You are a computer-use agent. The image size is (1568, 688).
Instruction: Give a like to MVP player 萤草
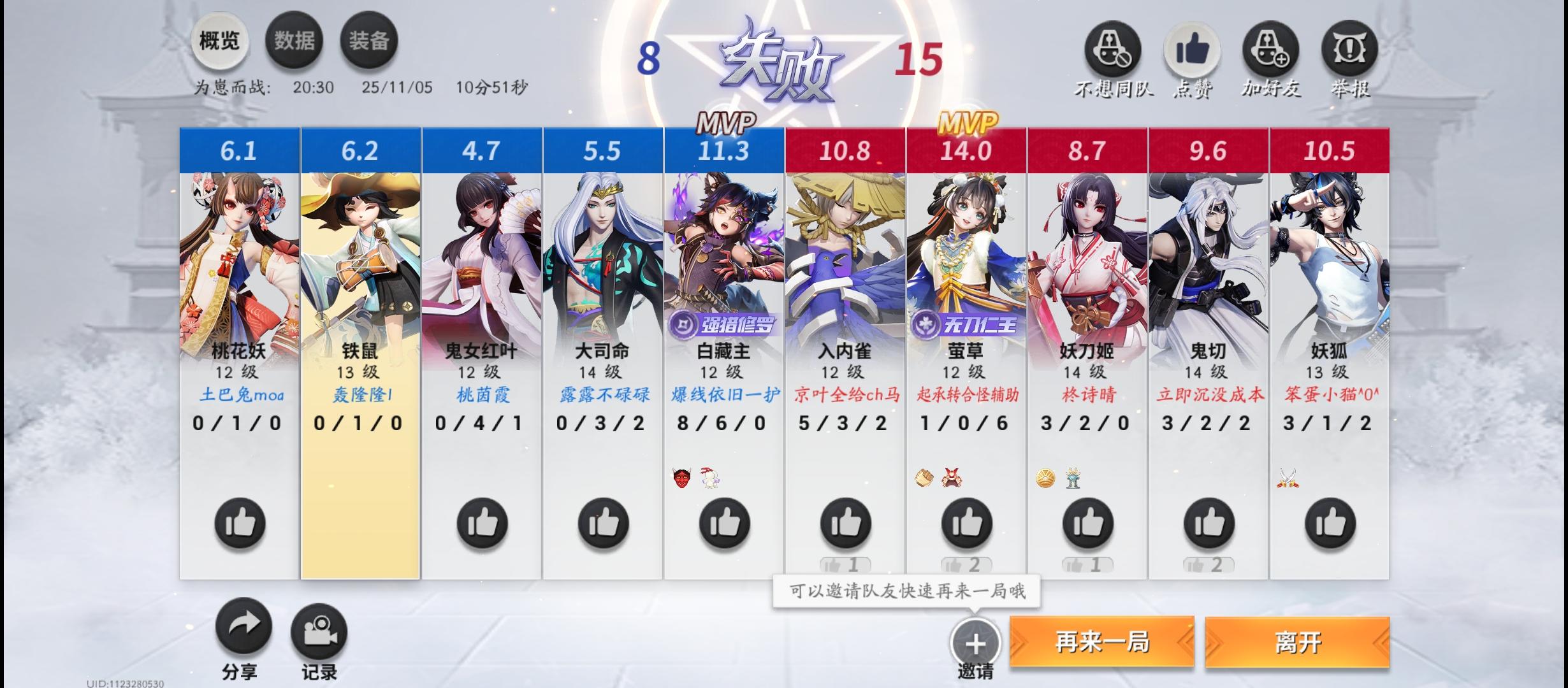966,524
